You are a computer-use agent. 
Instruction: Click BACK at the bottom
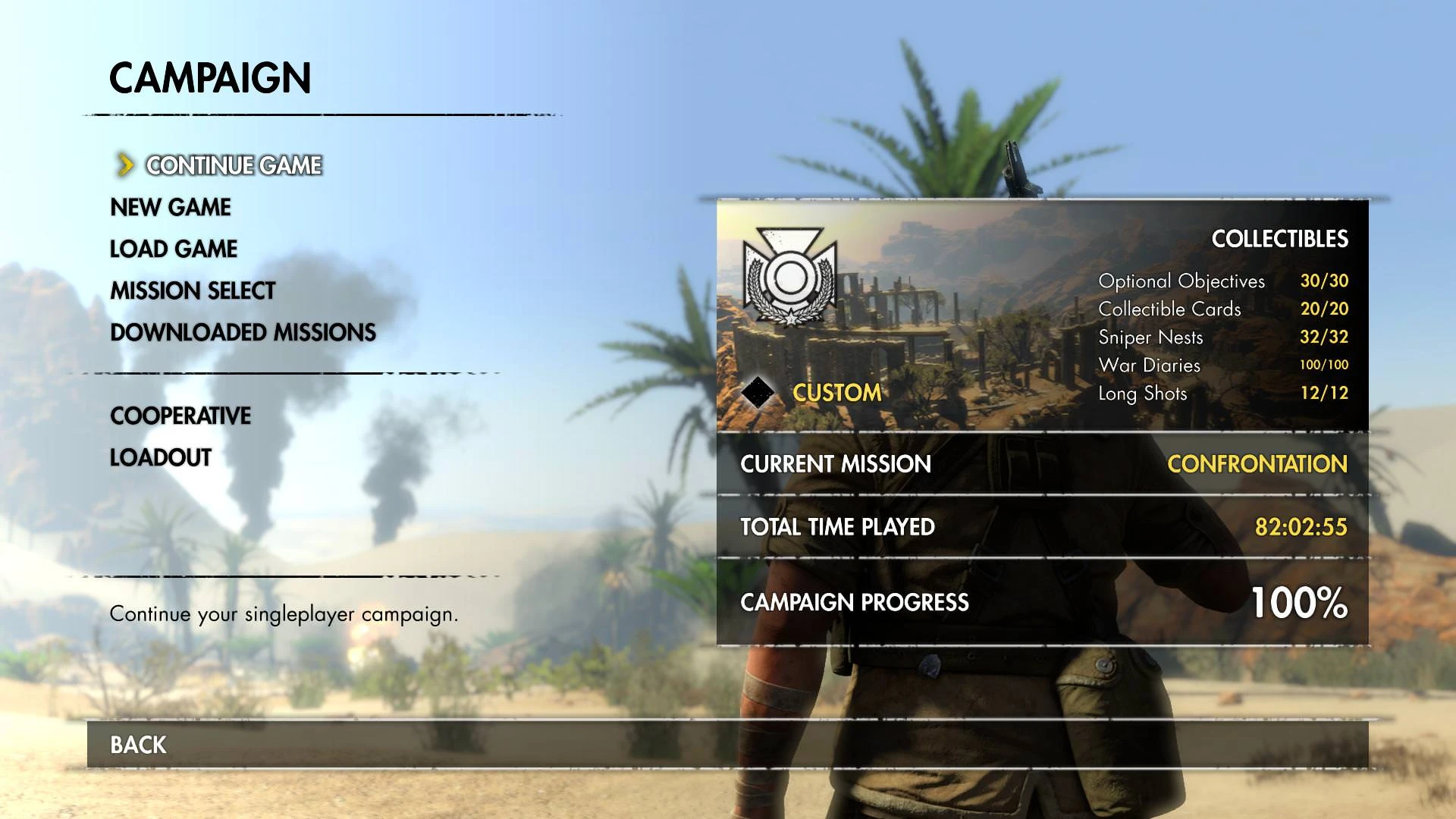(136, 745)
